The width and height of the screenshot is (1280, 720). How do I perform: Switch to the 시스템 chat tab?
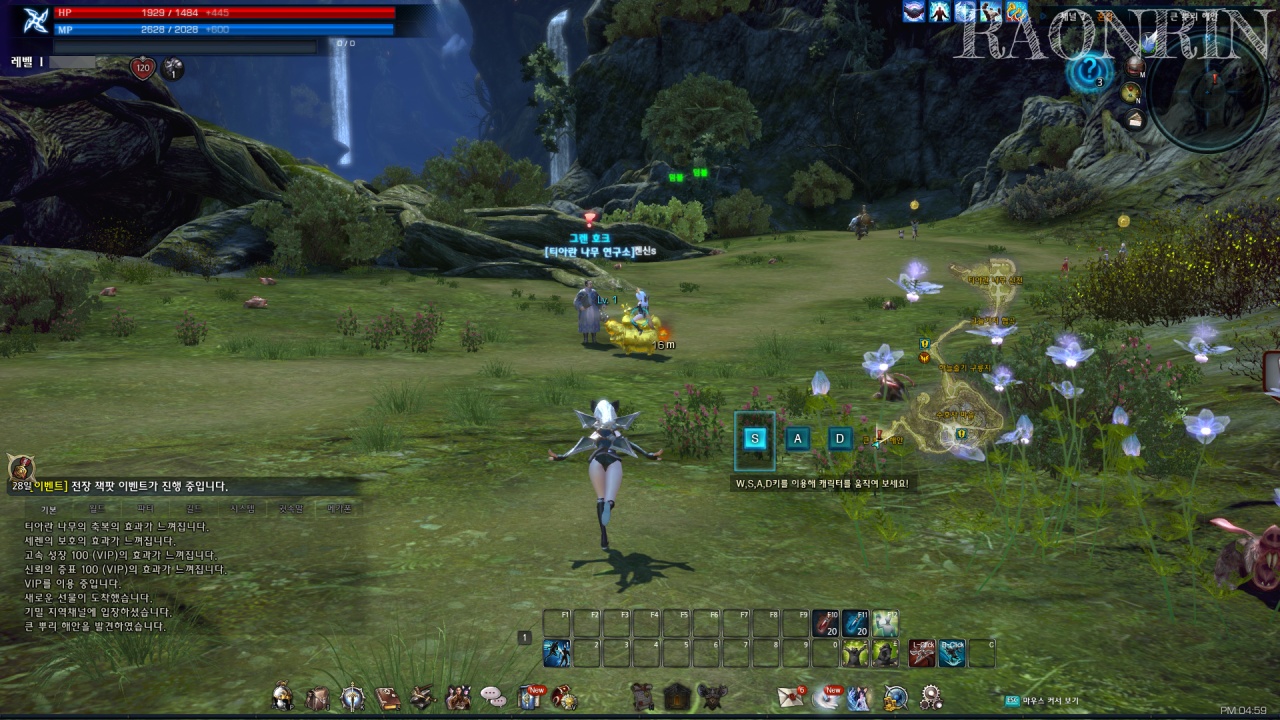[243, 509]
